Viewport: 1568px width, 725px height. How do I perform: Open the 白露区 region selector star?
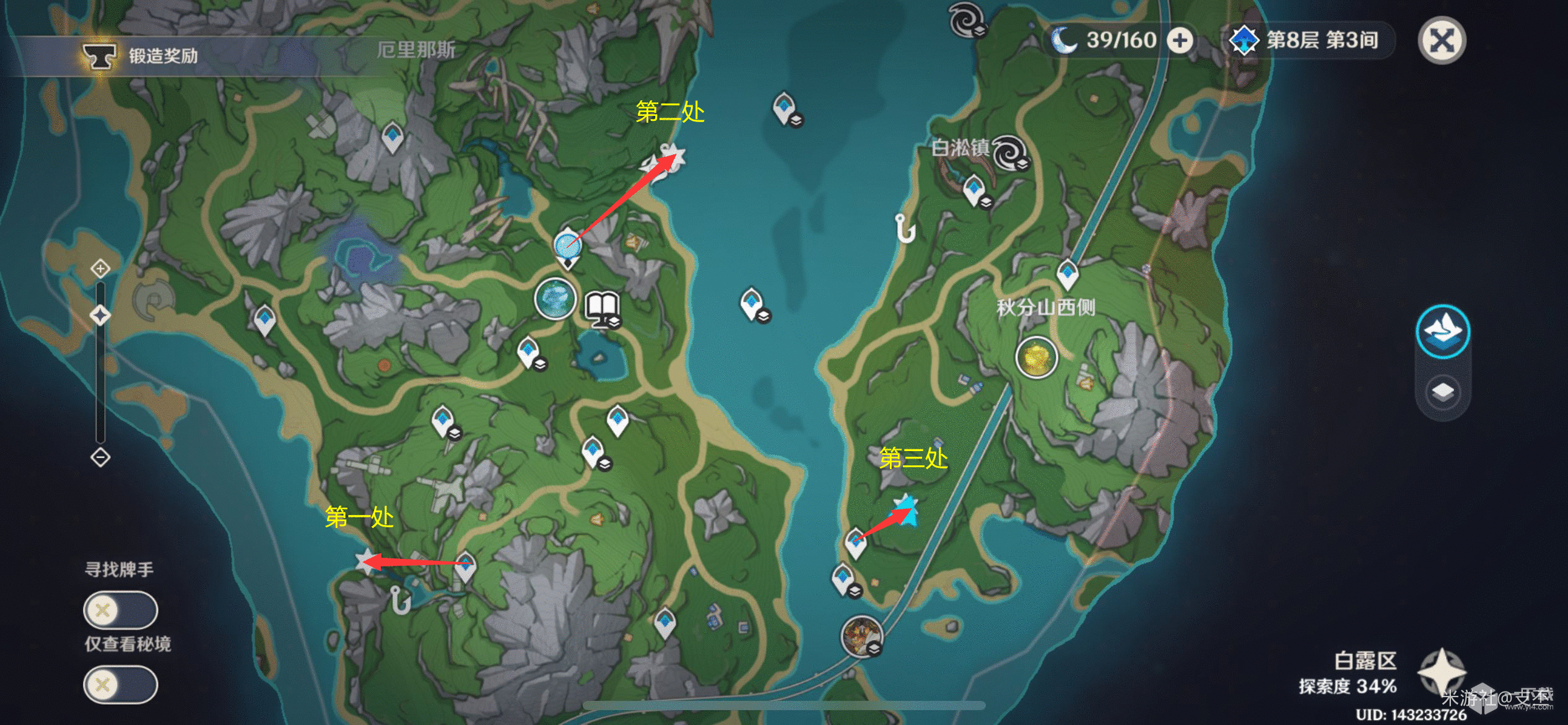pyautogui.click(x=1442, y=672)
